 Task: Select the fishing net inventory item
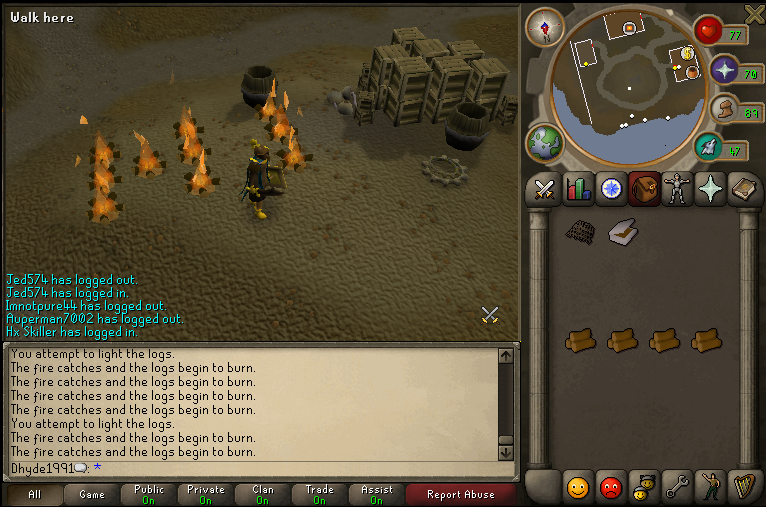580,232
